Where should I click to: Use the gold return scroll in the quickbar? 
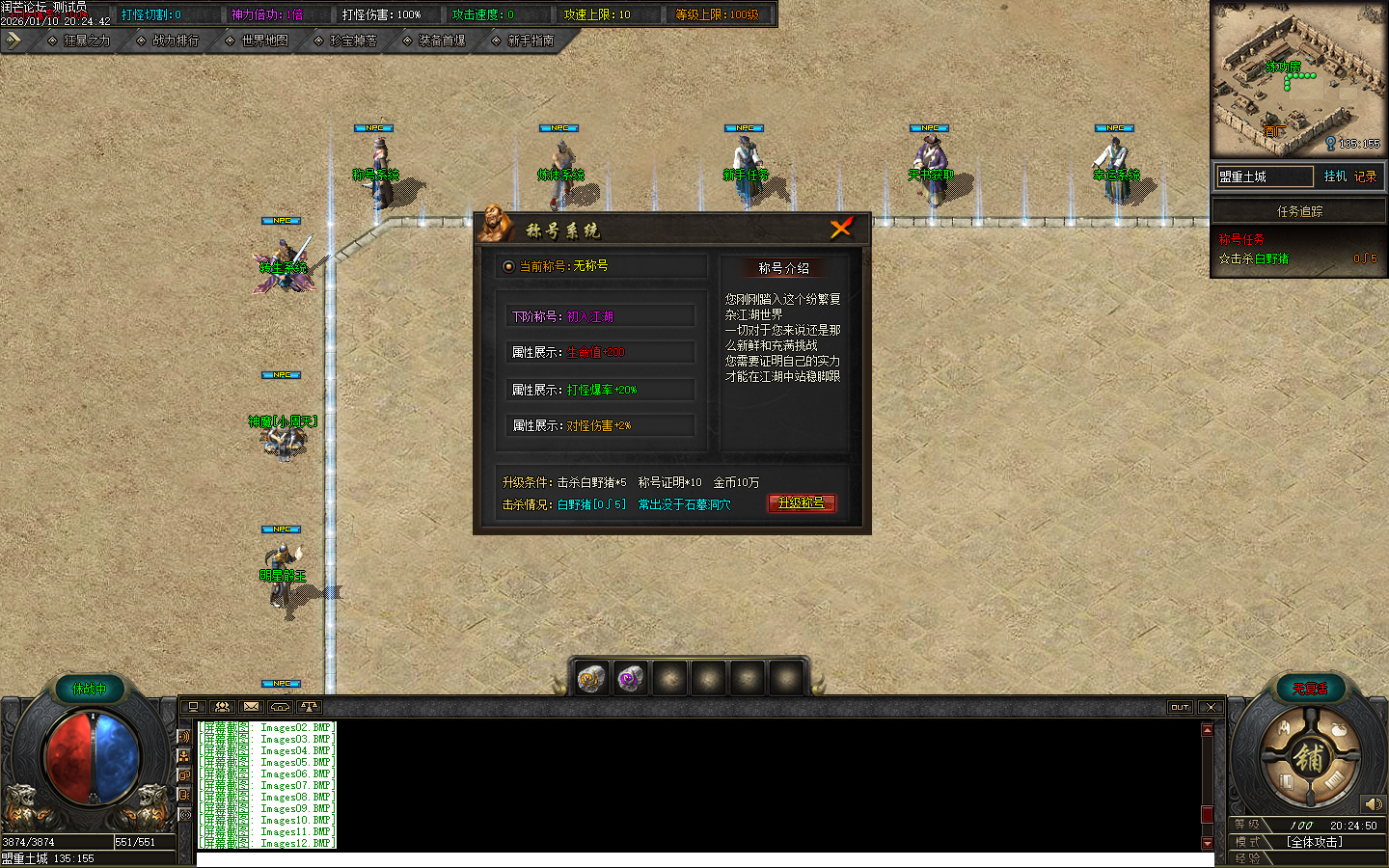[x=592, y=677]
